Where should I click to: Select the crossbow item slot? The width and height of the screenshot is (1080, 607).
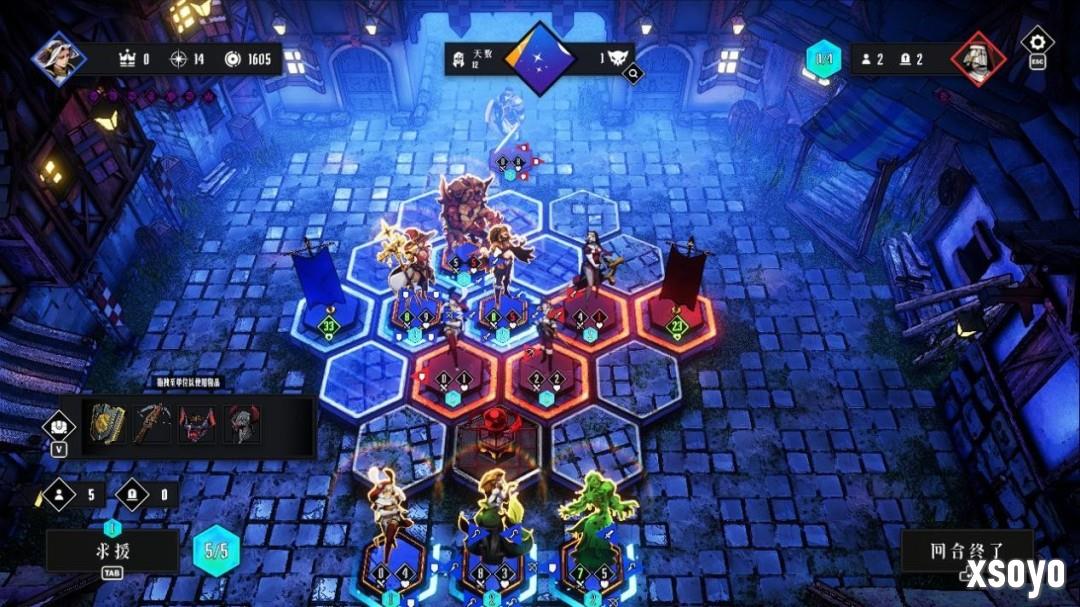(150, 424)
